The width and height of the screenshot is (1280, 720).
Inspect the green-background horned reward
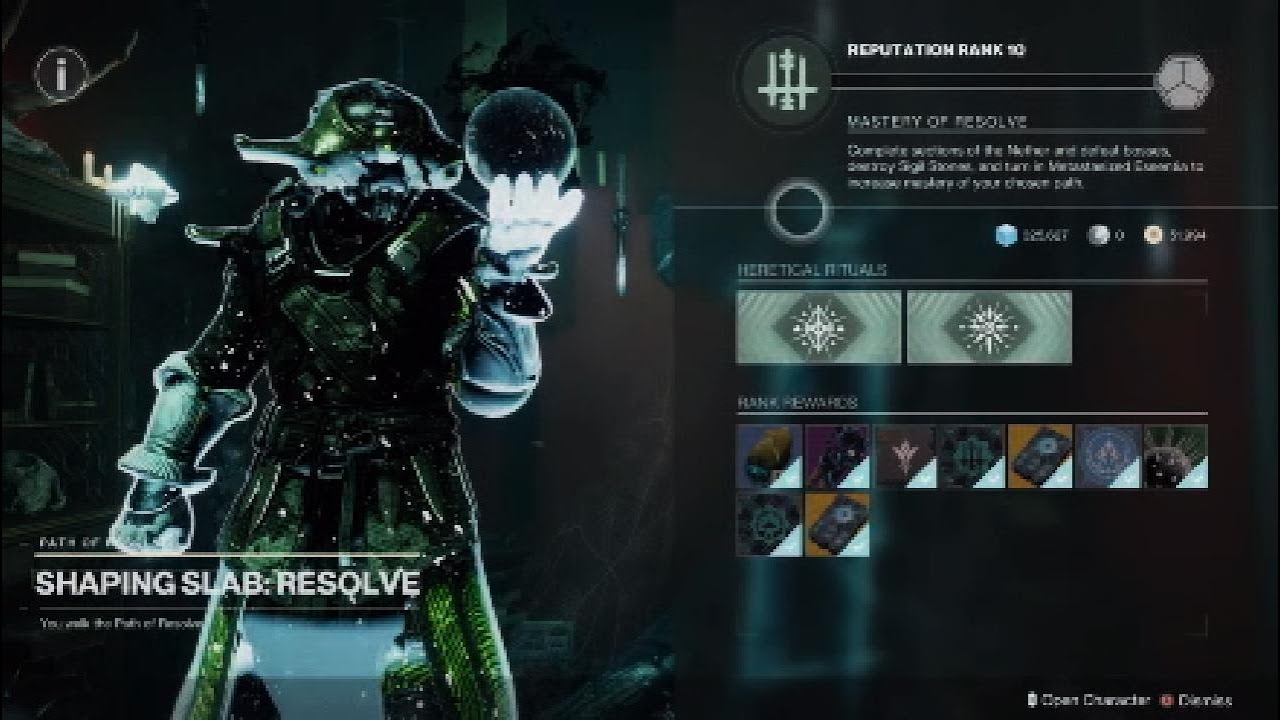click(1176, 456)
